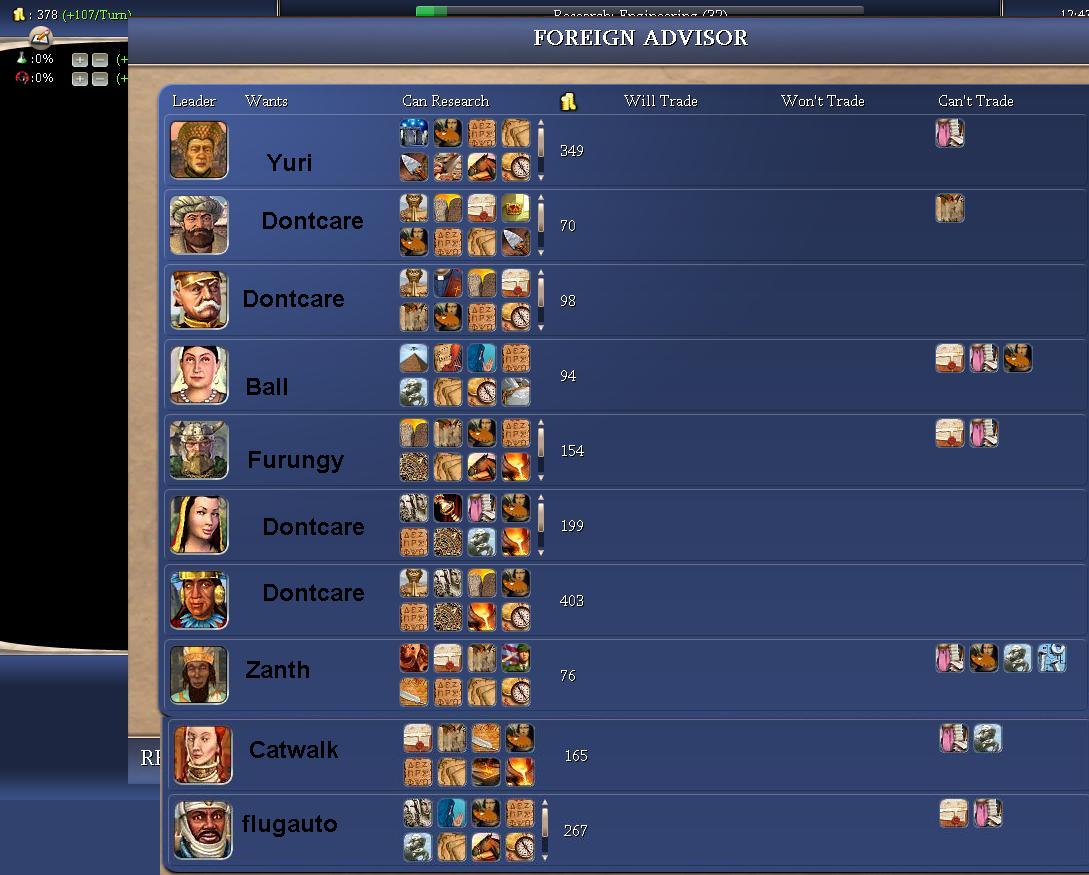Viewport: 1089px width, 875px height.
Task: Click the light-blue icon in Zanth's Can't Trade column
Action: pyautogui.click(x=1051, y=658)
